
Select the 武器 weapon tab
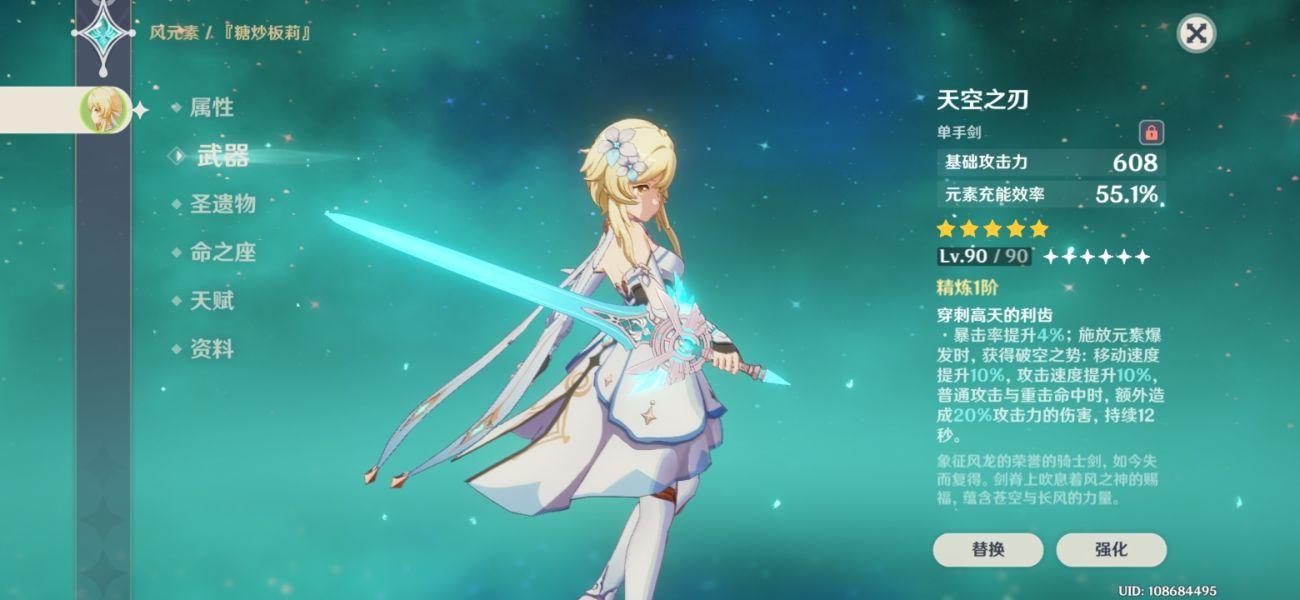(x=222, y=155)
